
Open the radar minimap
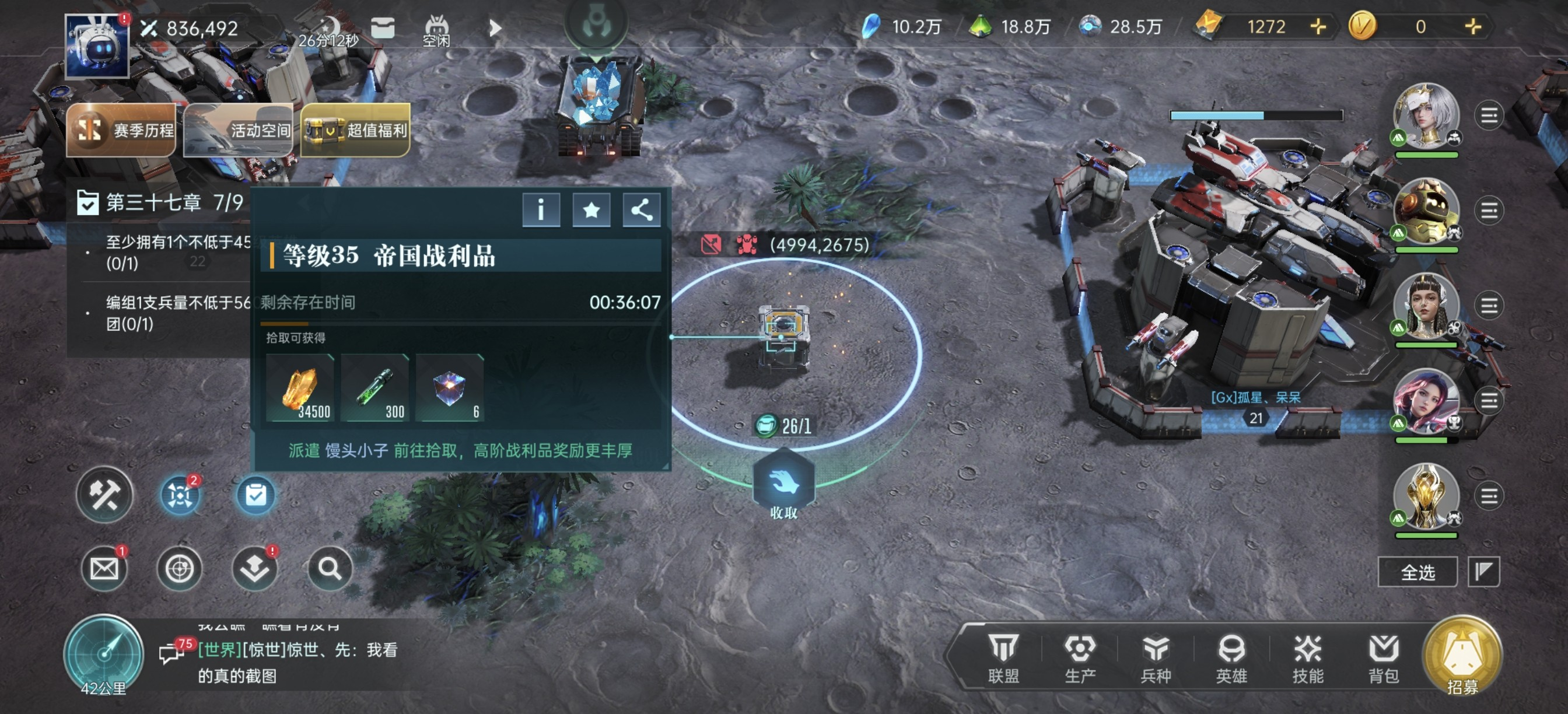point(103,653)
